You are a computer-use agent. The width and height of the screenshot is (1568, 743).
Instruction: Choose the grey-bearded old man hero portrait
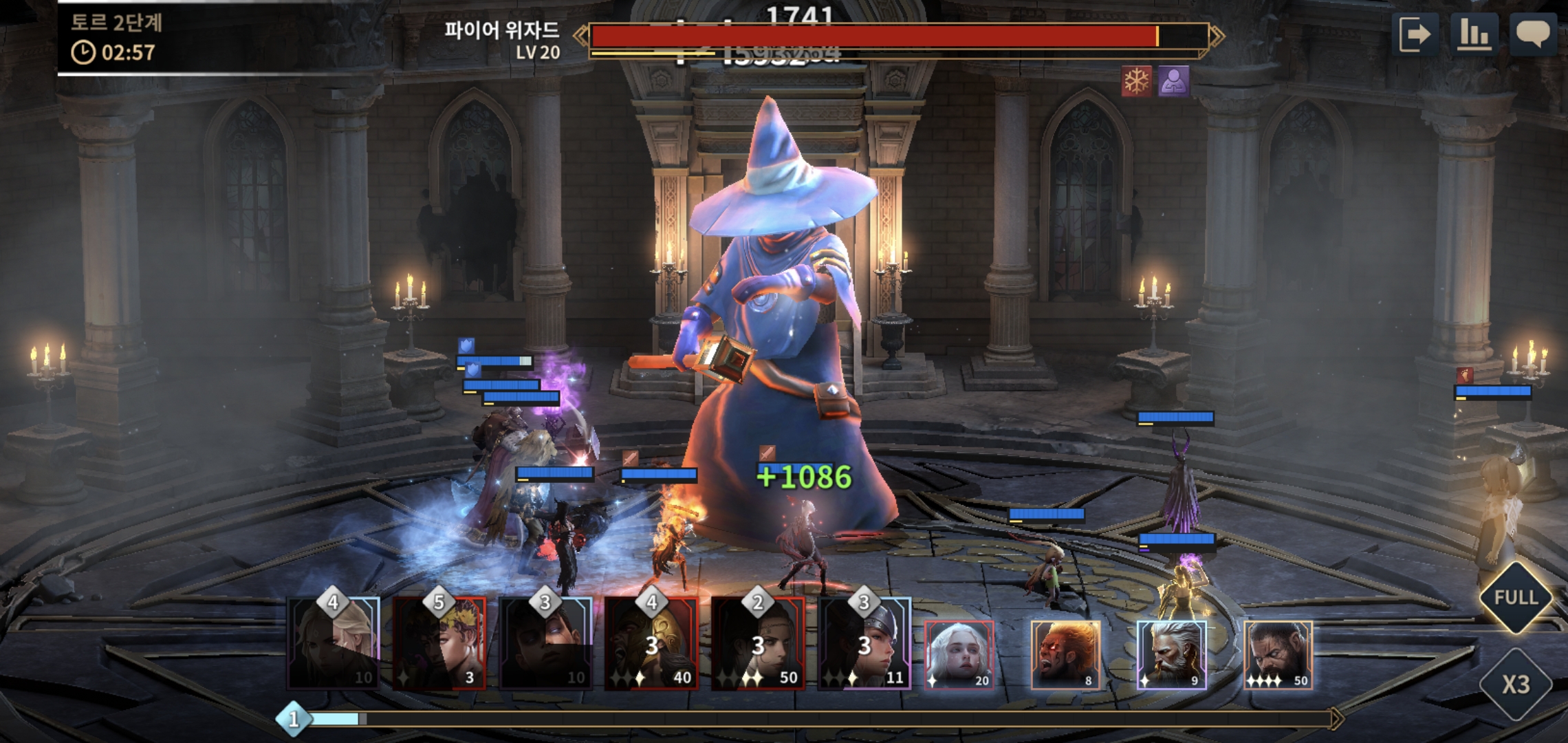(x=1171, y=655)
